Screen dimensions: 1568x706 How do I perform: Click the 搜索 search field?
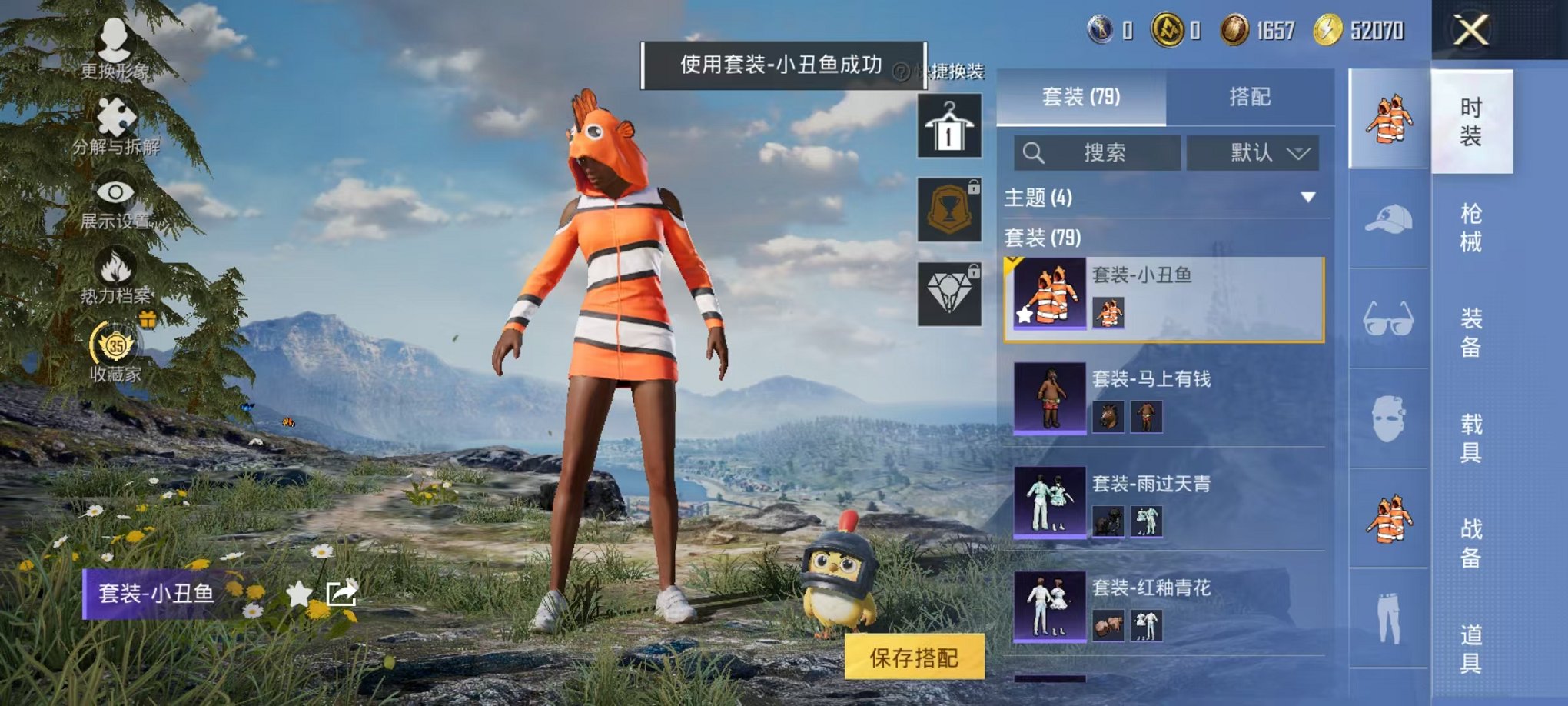[1099, 152]
